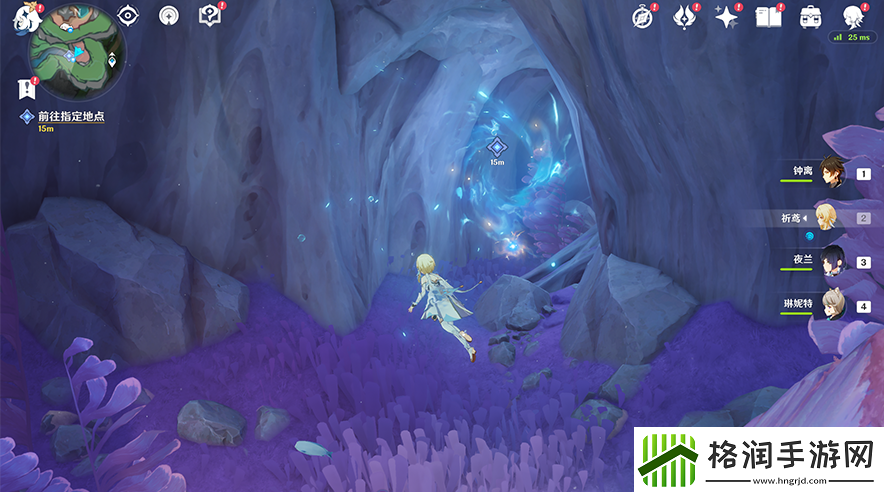This screenshot has width=884, height=492.
Task: Open the adventurer handbook book icon
Action: tap(768, 16)
